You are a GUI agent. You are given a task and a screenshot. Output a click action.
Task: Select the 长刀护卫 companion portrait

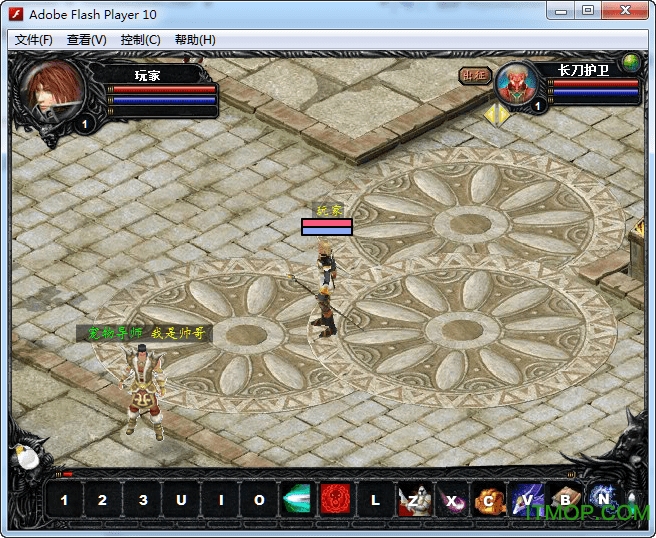517,84
